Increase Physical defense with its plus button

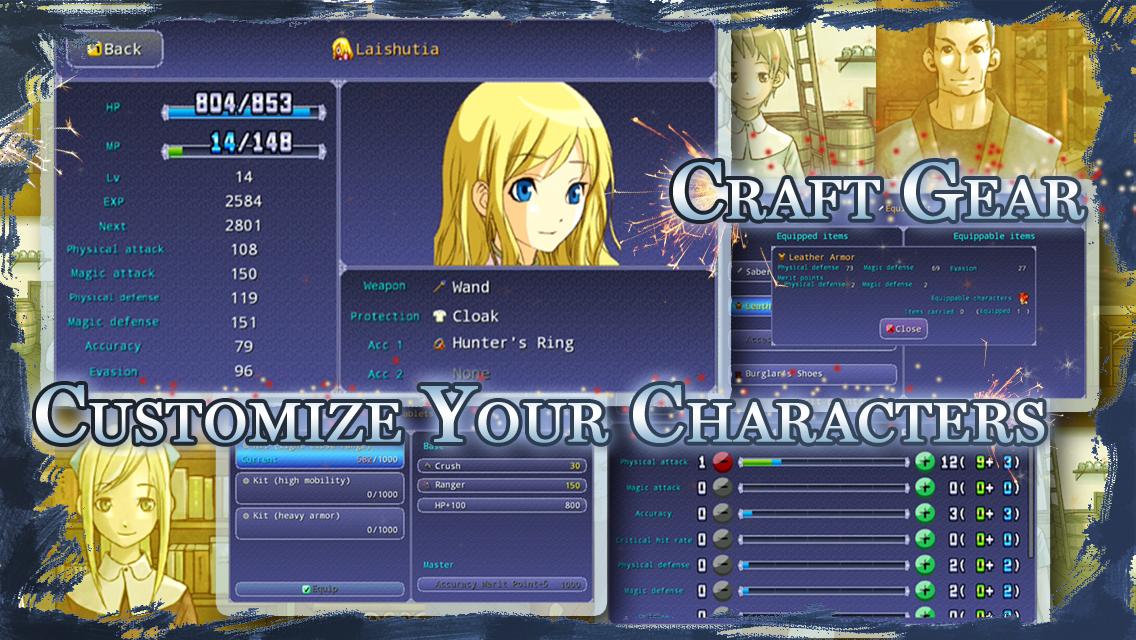pos(925,565)
